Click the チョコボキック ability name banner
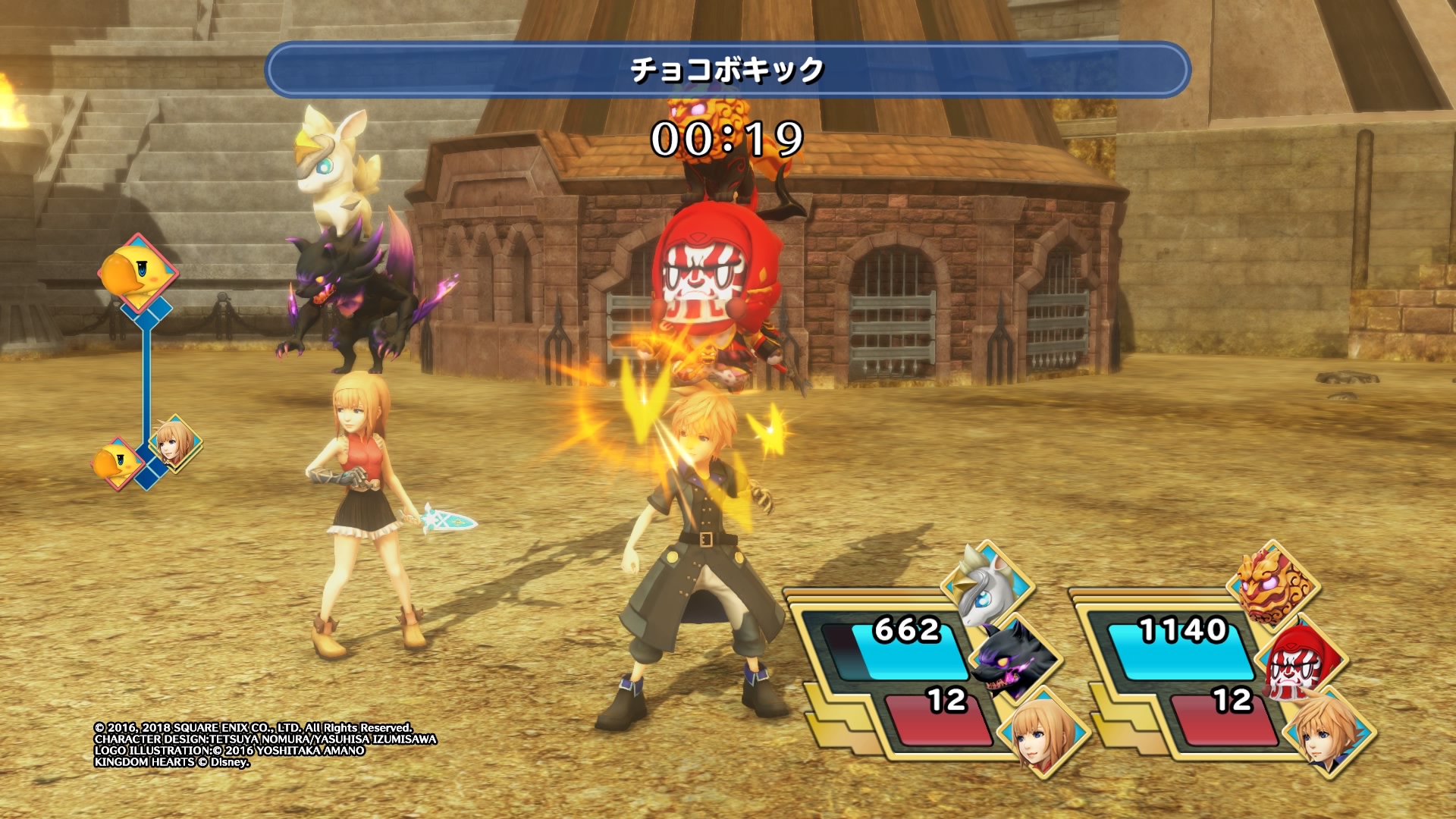 click(x=727, y=70)
